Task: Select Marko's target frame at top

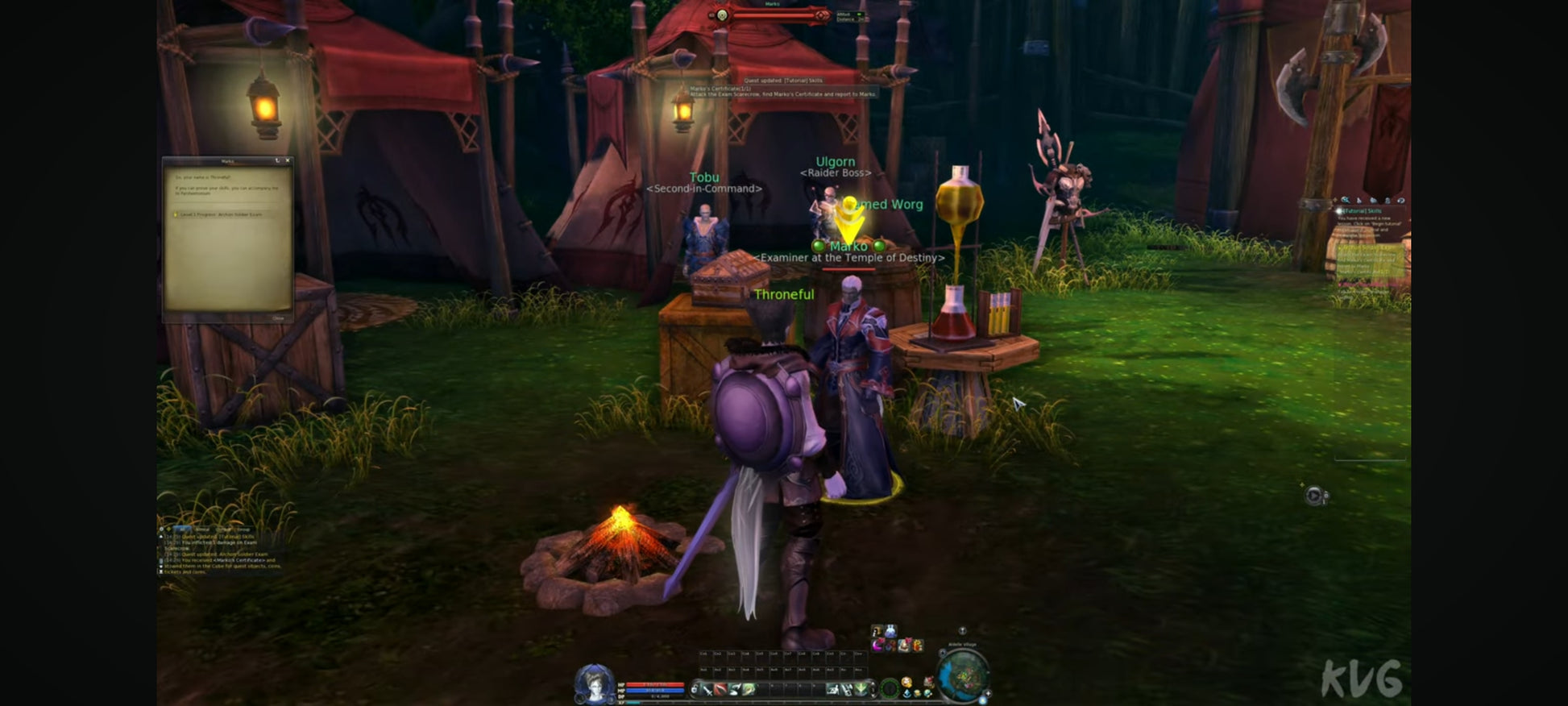Action: click(x=771, y=15)
